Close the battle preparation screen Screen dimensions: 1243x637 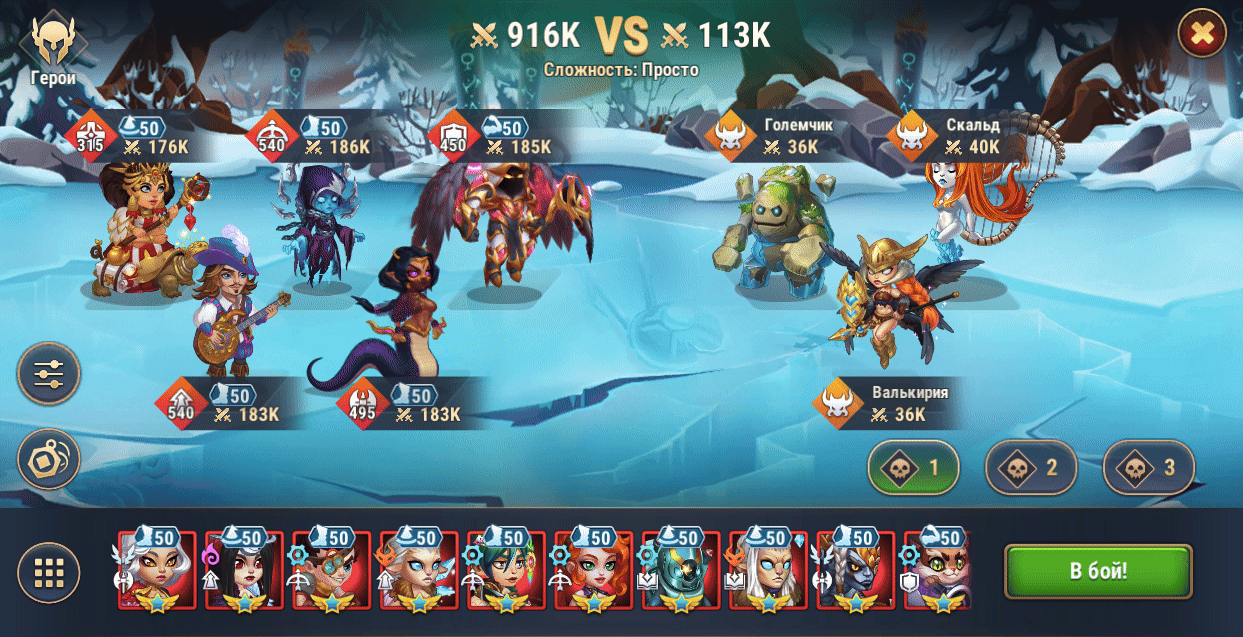[x=1201, y=35]
